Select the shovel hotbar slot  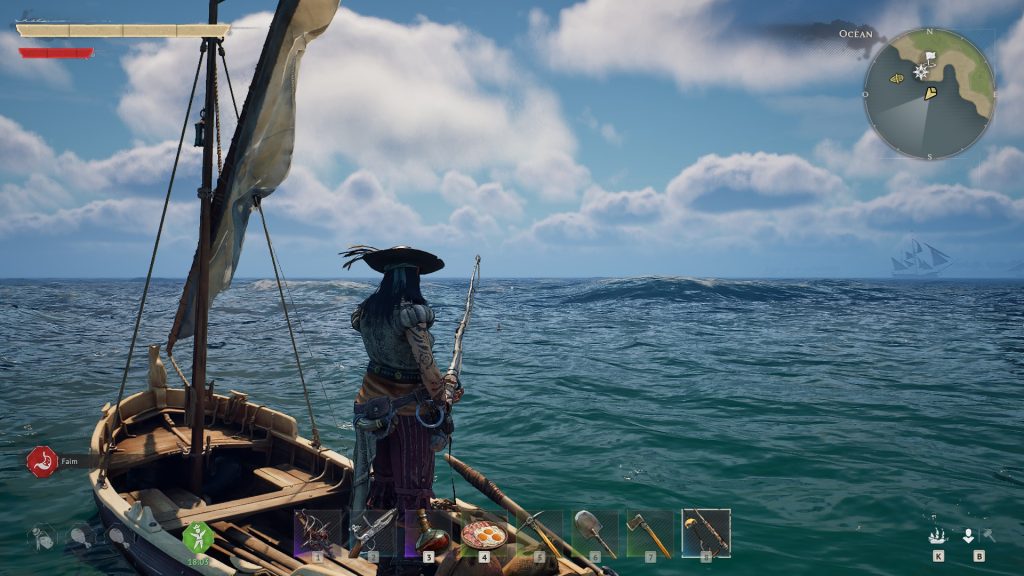click(594, 532)
